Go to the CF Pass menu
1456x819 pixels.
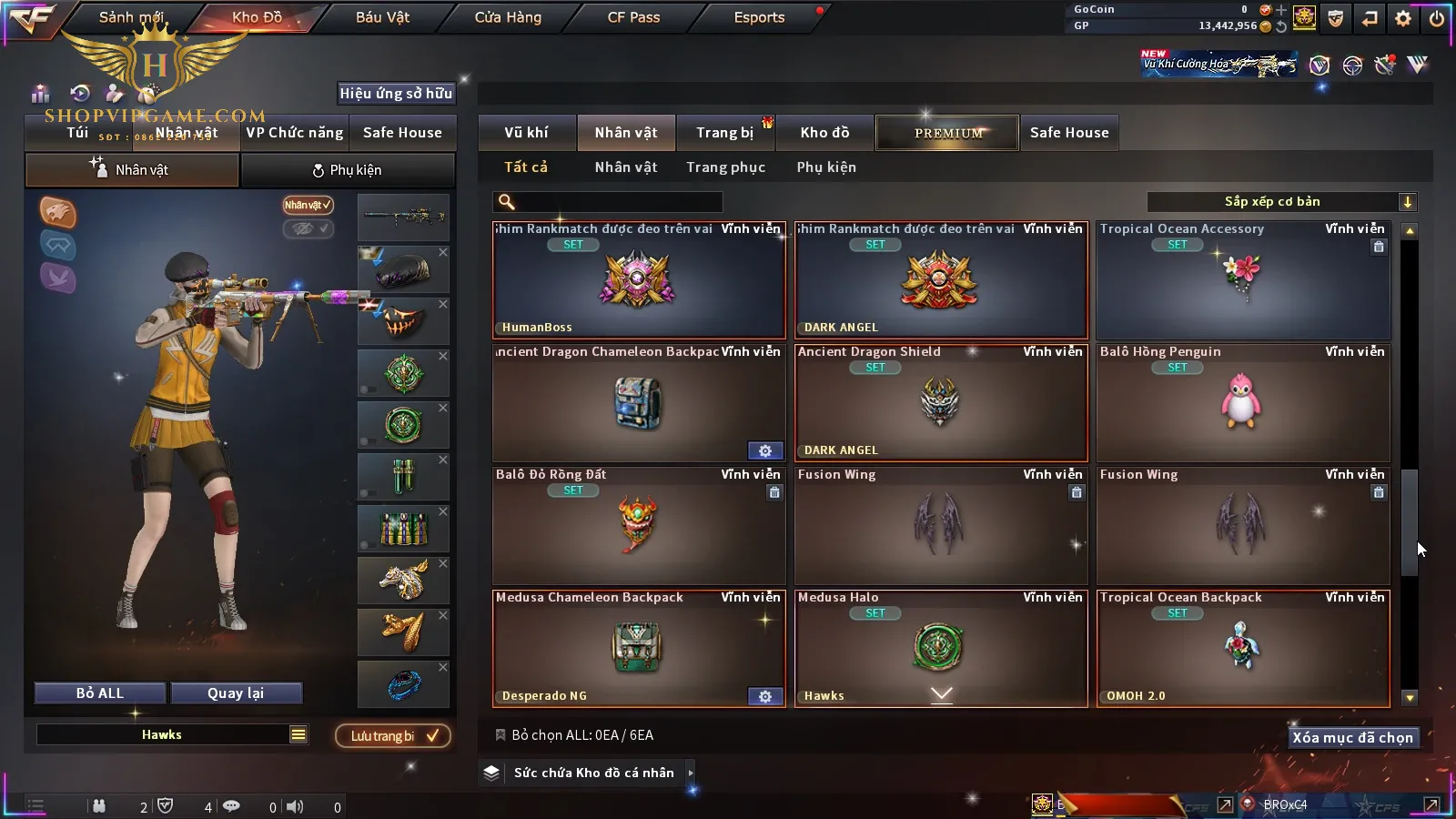point(633,17)
